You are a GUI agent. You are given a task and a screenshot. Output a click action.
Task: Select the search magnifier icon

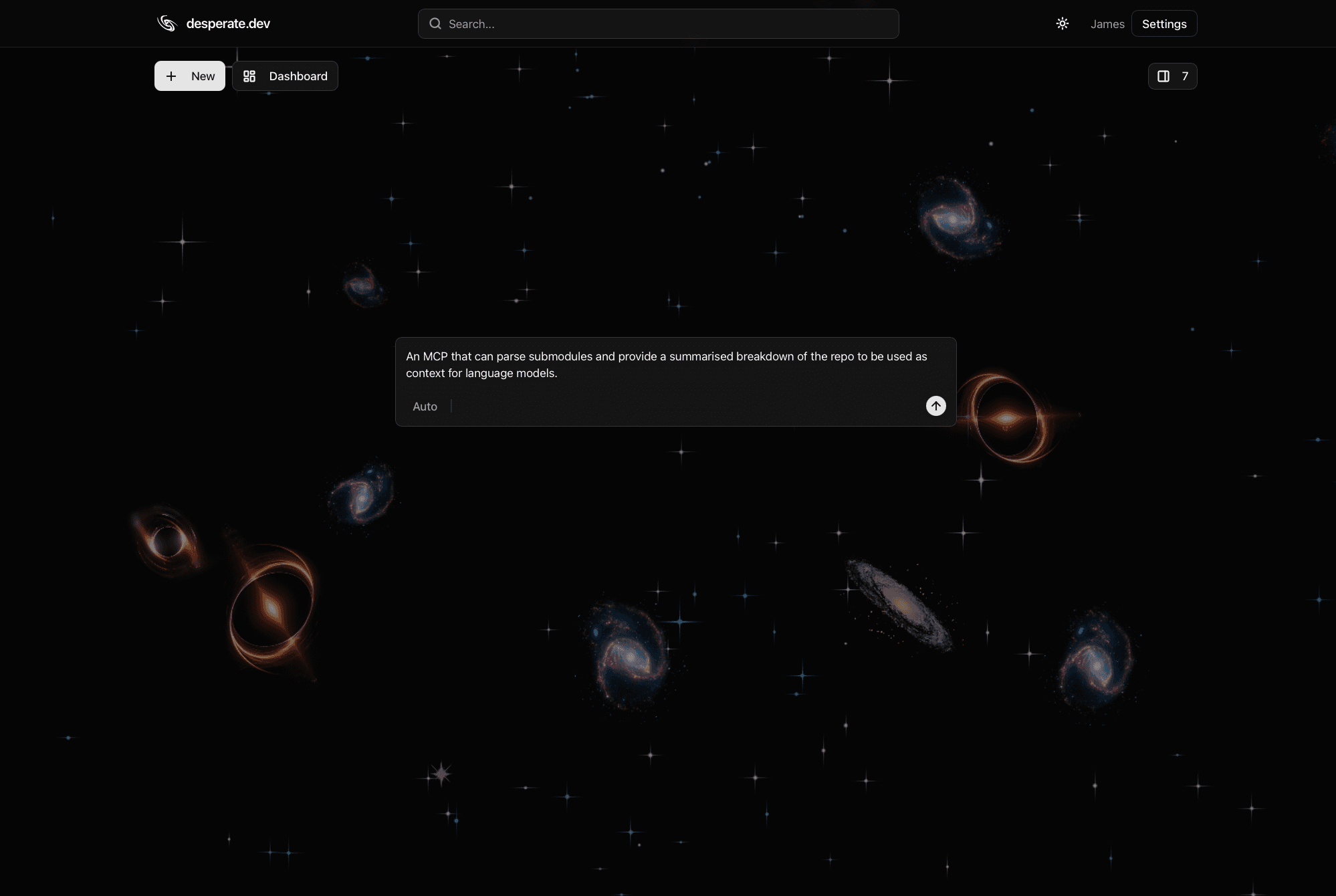(x=435, y=23)
